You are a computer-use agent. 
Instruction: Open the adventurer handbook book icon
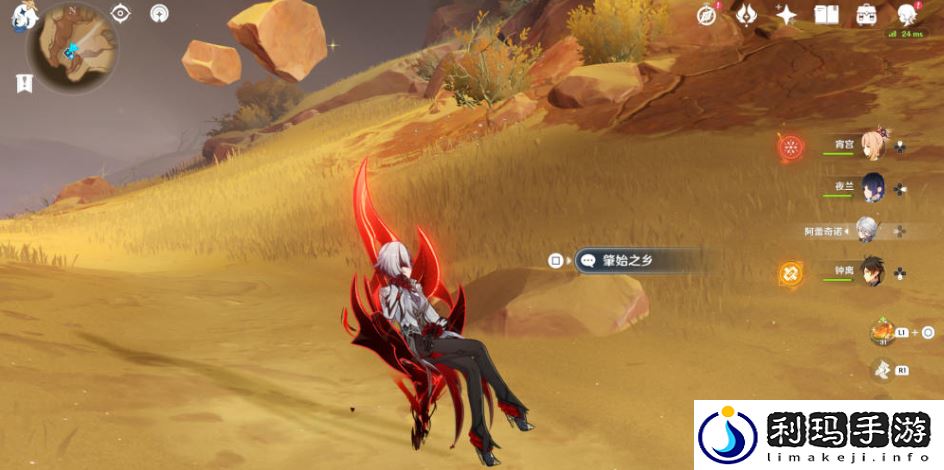[826, 14]
